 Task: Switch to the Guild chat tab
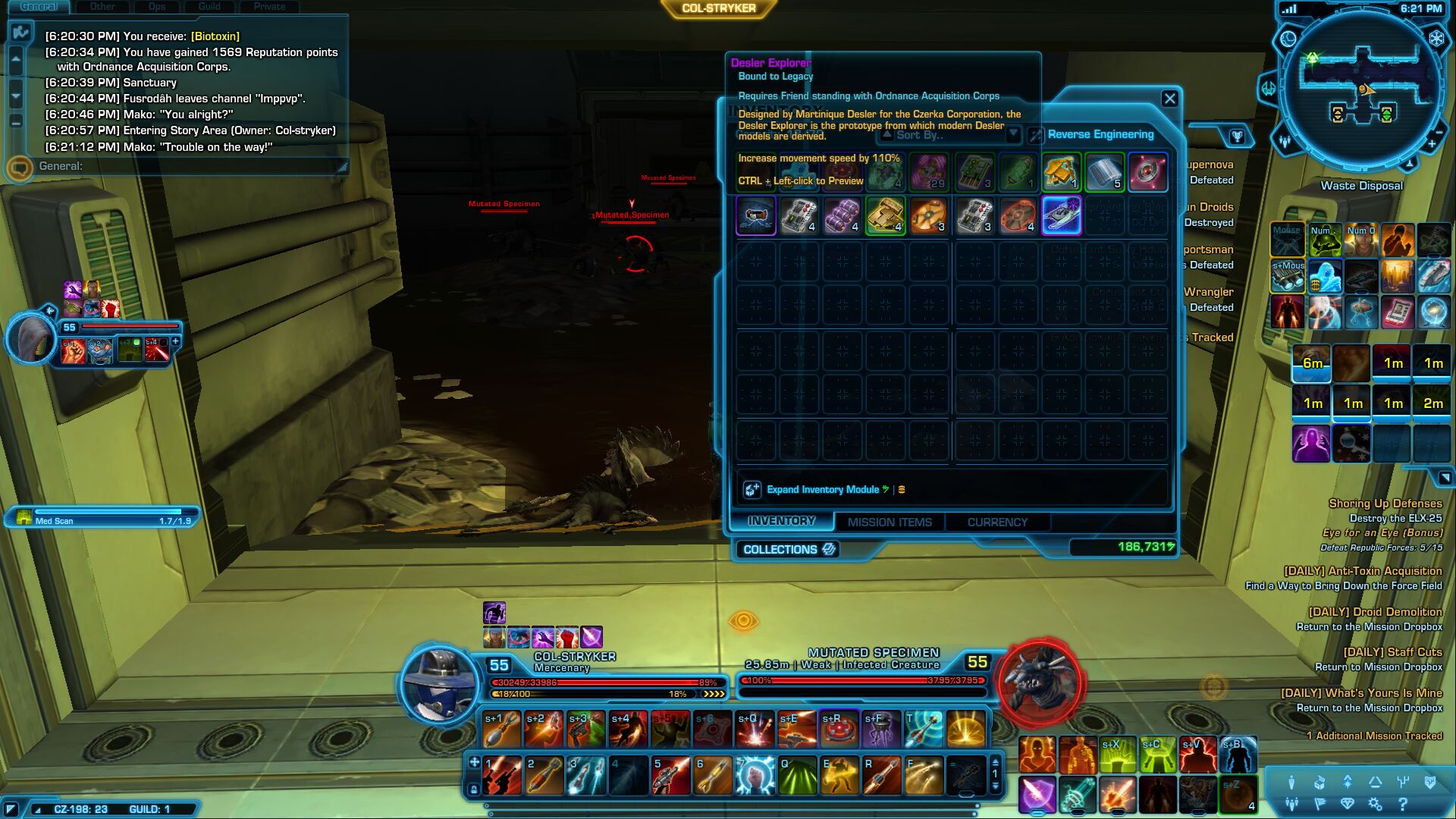coord(209,7)
